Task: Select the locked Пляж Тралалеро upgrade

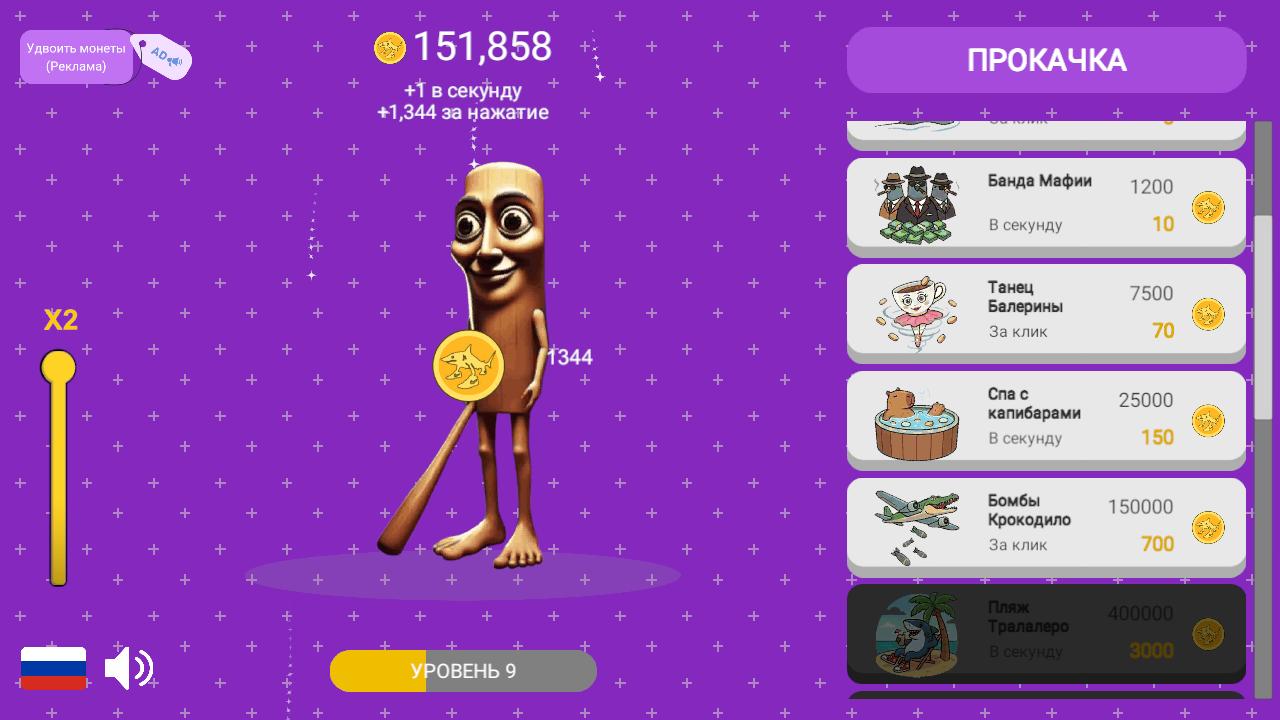Action: [1046, 633]
